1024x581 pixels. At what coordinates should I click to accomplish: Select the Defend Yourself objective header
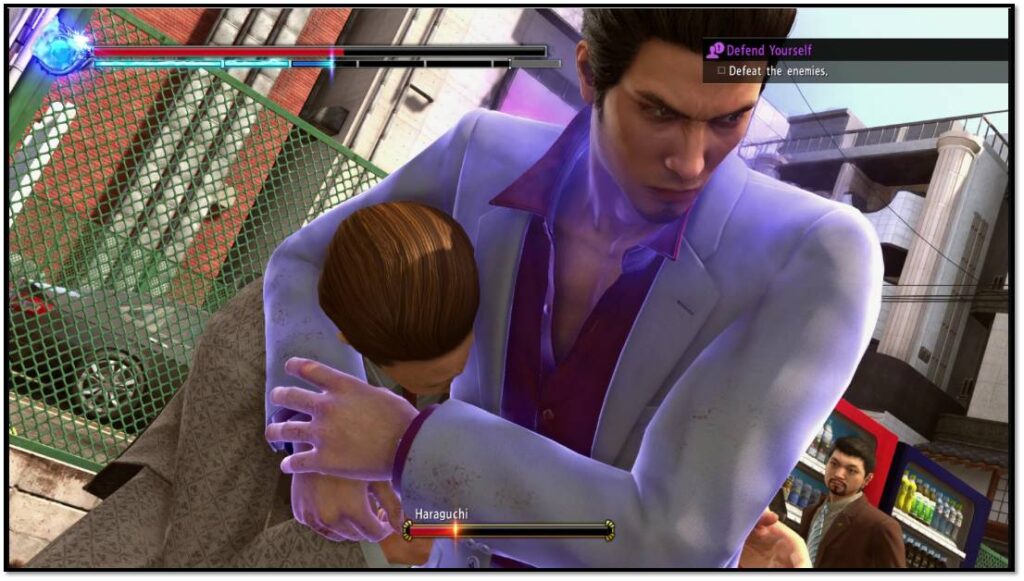pos(768,50)
